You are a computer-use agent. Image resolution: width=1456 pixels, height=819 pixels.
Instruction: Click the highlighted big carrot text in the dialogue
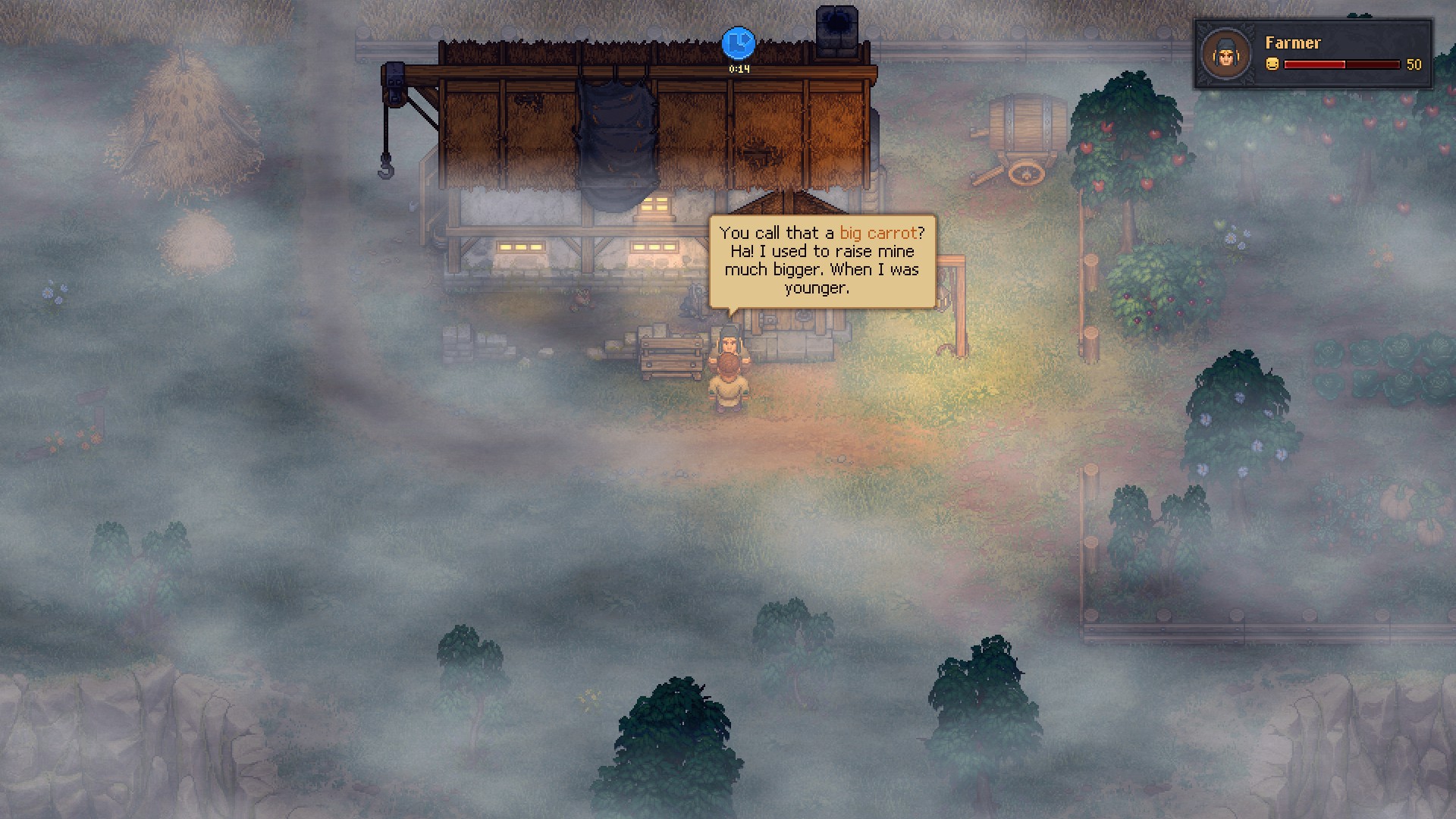(x=880, y=233)
